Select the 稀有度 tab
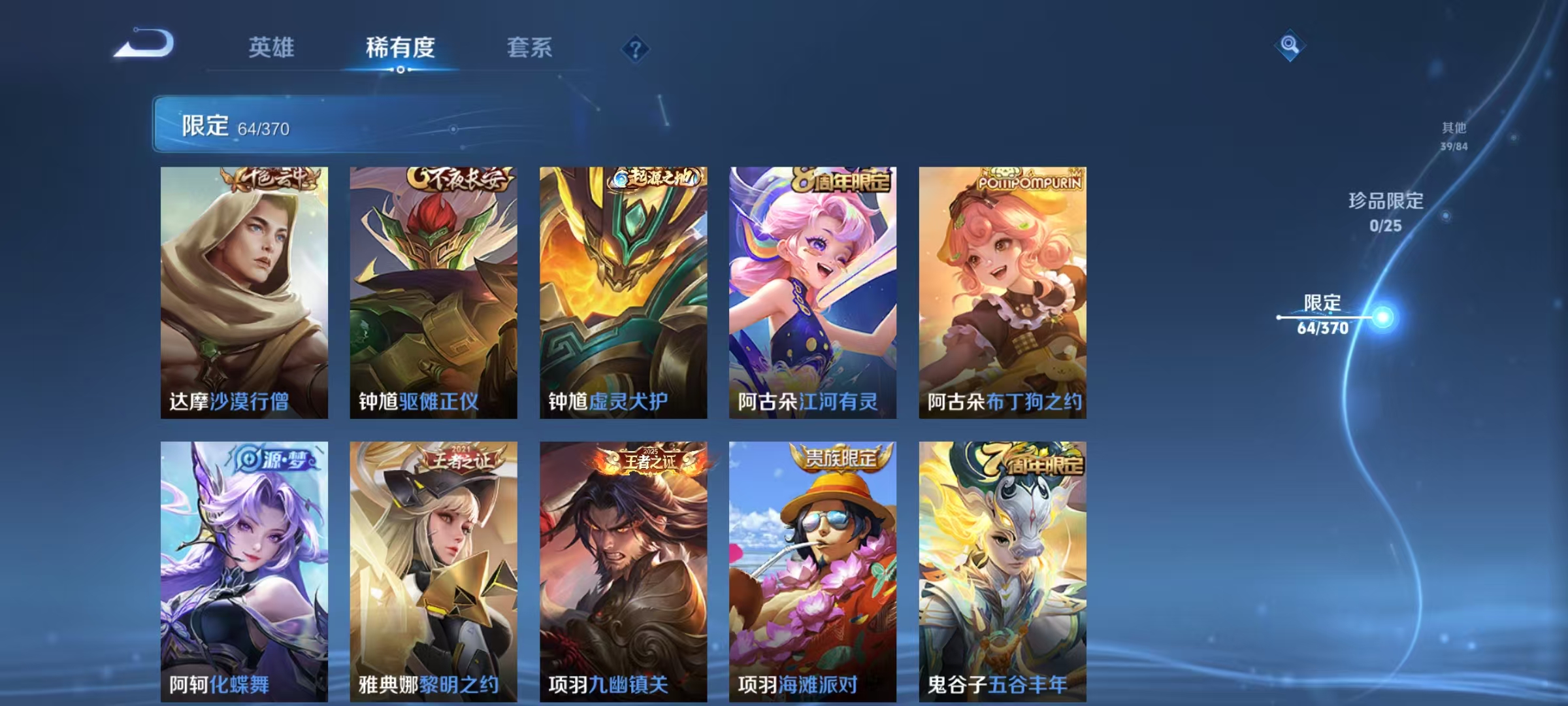1568x706 pixels. coord(400,47)
